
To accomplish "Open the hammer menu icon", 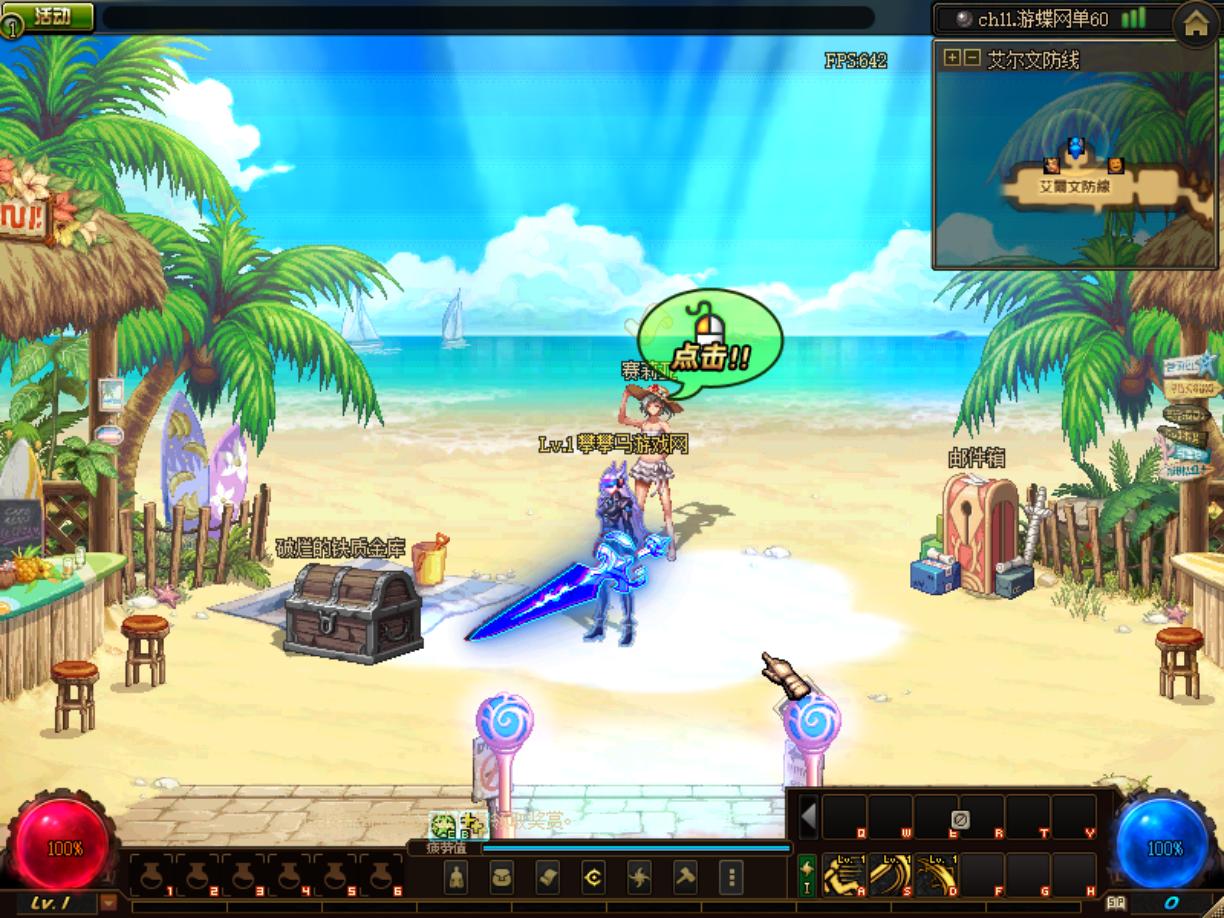I will (686, 878).
